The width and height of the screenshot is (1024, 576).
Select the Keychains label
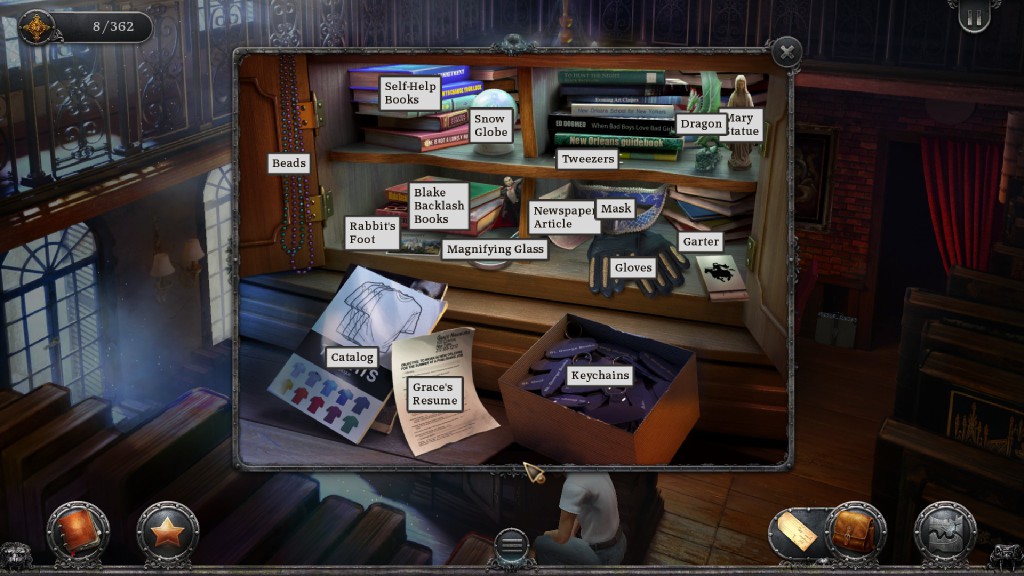pyautogui.click(x=600, y=375)
